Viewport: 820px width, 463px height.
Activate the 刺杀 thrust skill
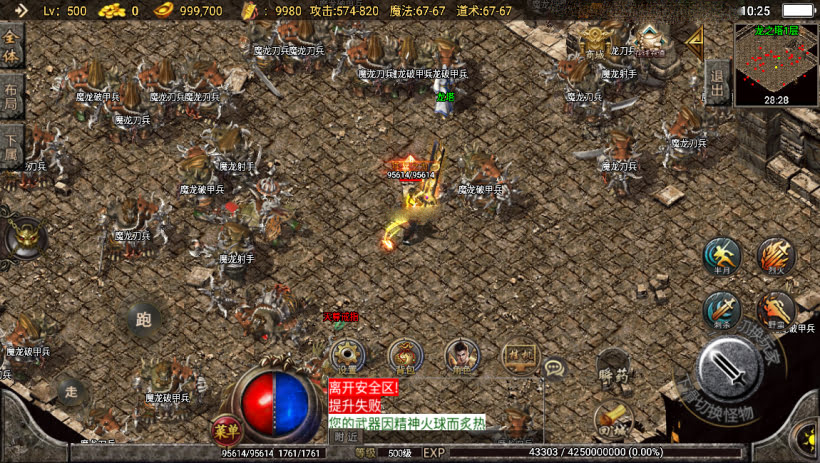pos(721,310)
